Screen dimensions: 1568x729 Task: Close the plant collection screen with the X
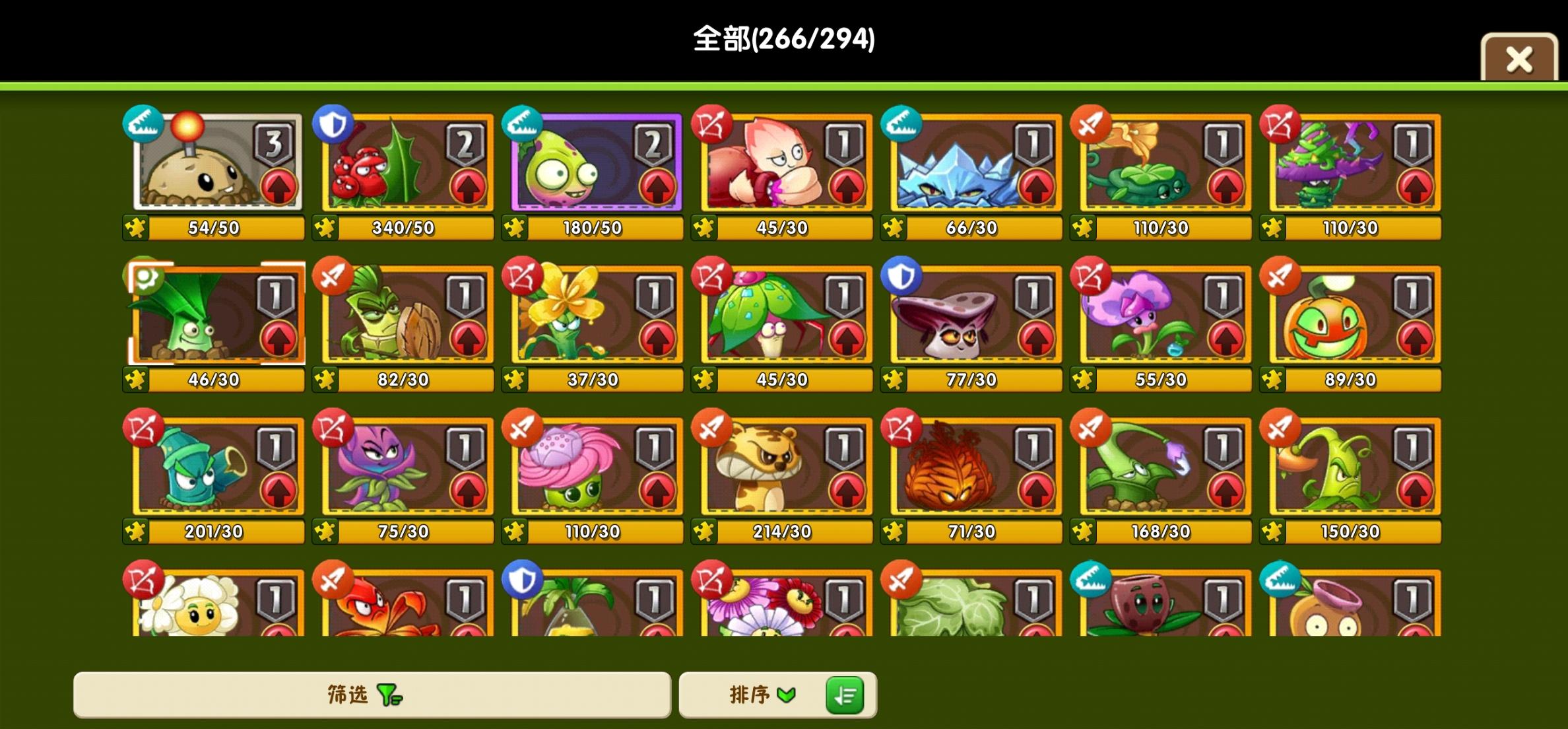tap(1519, 59)
